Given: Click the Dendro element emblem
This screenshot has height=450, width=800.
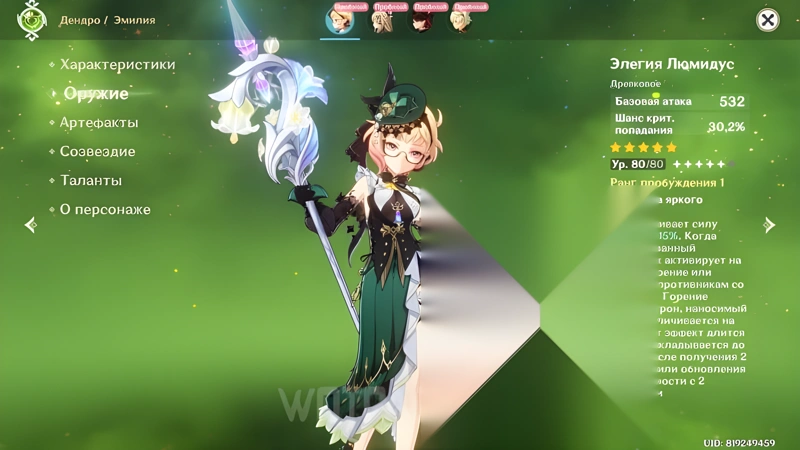Looking at the screenshot, I should 32,20.
